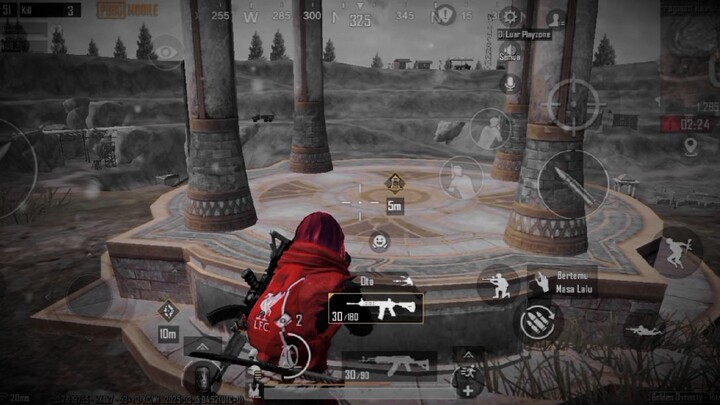Open the emote smiley face button

click(x=379, y=241)
